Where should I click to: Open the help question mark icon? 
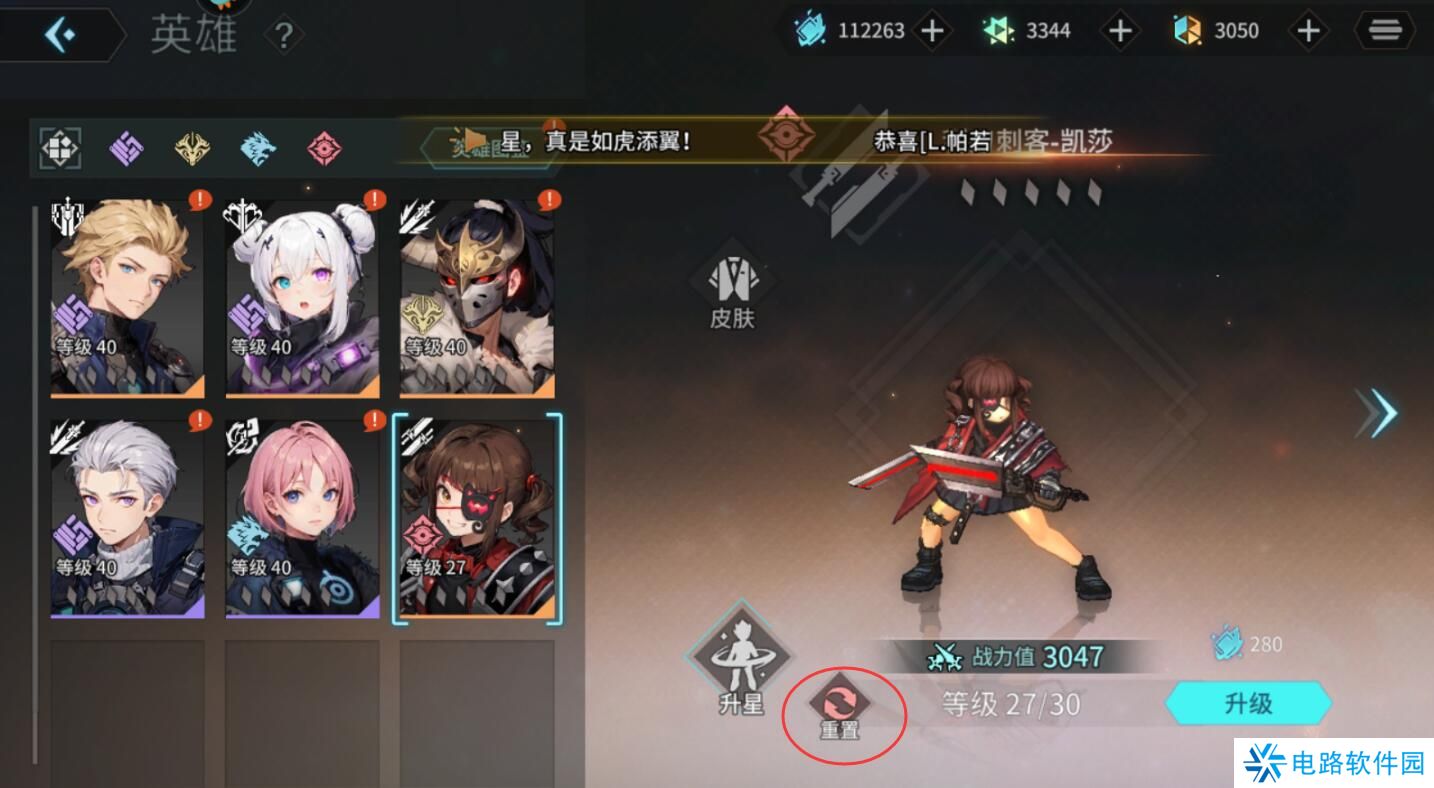285,34
